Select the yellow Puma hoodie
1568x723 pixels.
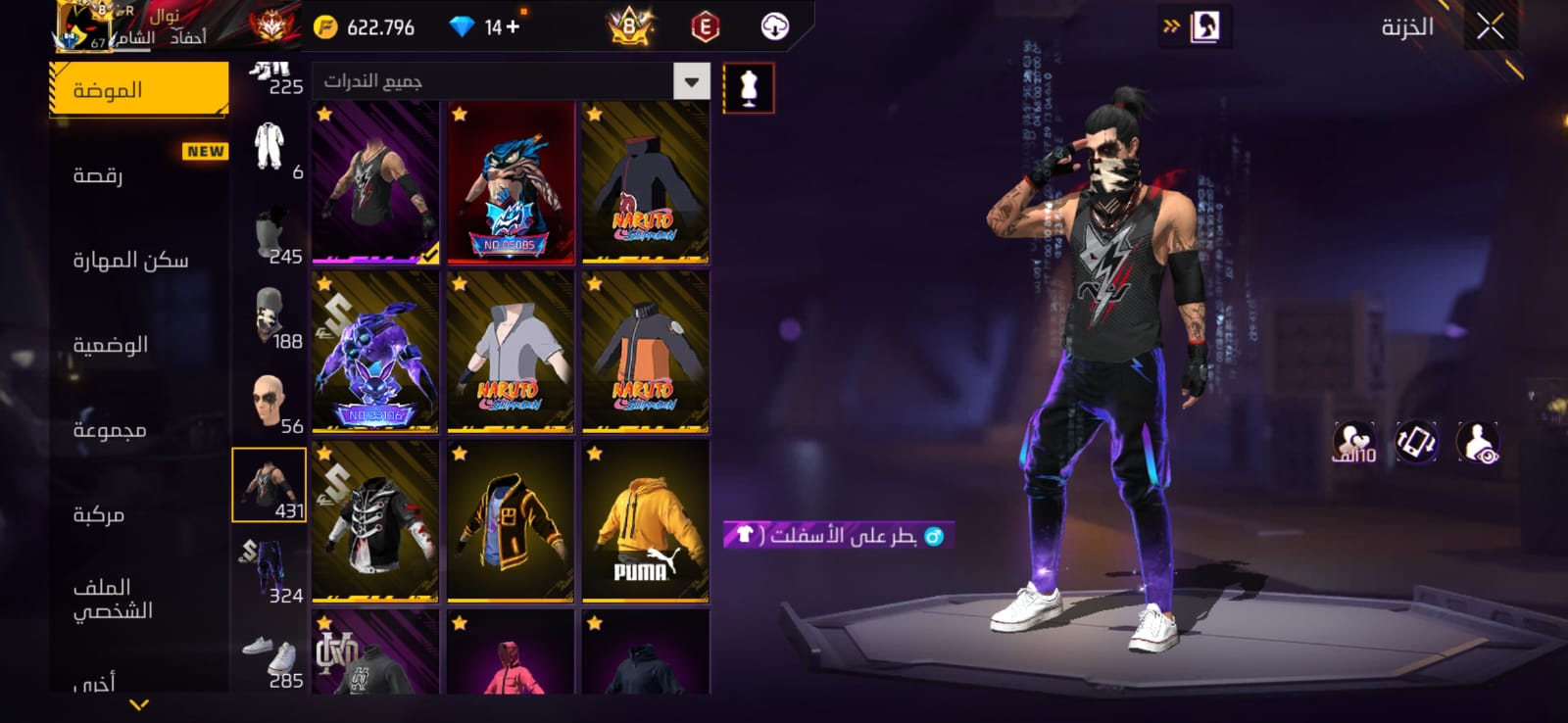[645, 520]
